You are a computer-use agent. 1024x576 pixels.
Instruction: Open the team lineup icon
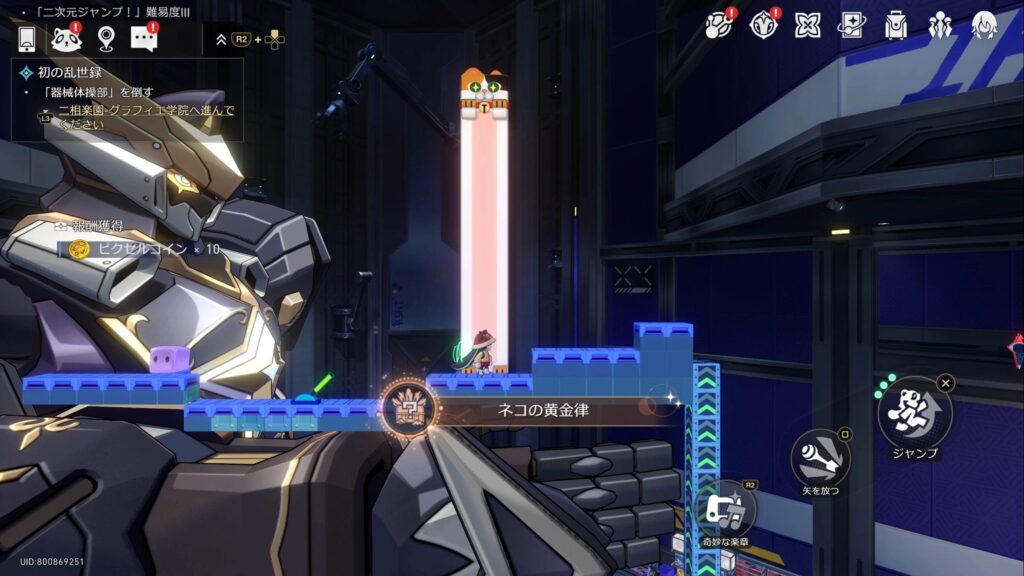coord(940,25)
